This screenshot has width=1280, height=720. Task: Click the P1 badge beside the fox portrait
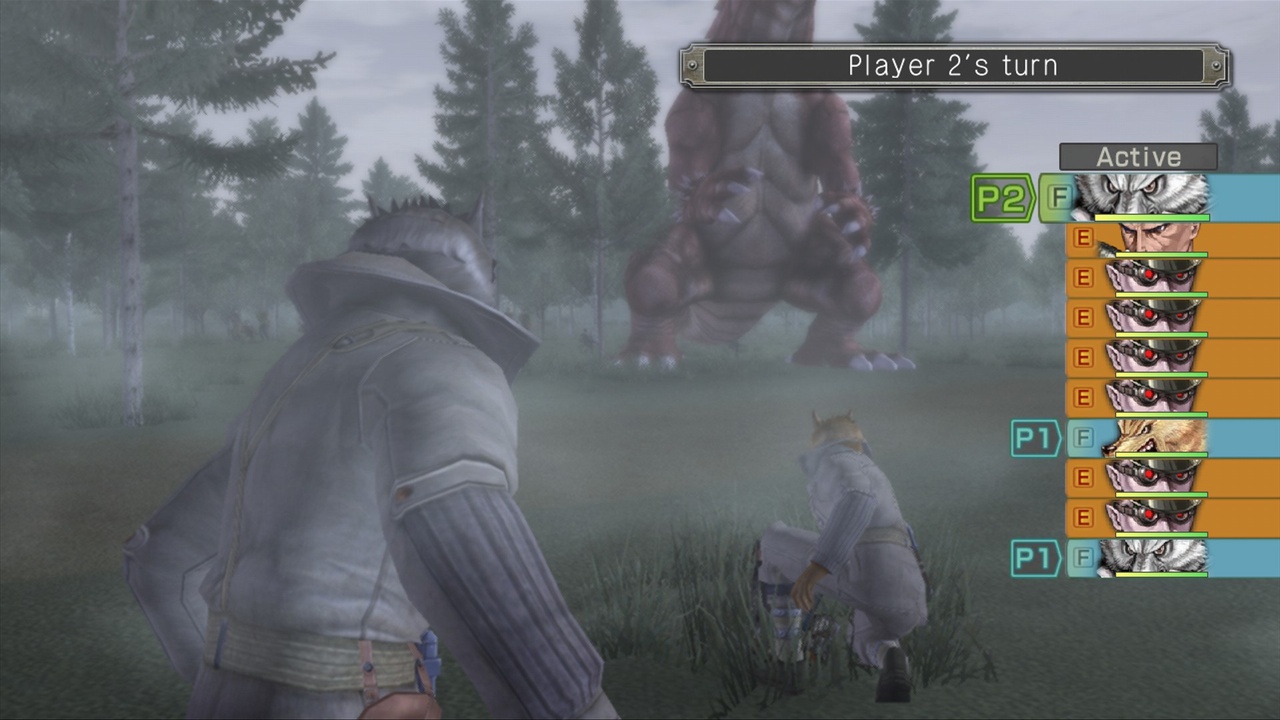click(x=1035, y=438)
